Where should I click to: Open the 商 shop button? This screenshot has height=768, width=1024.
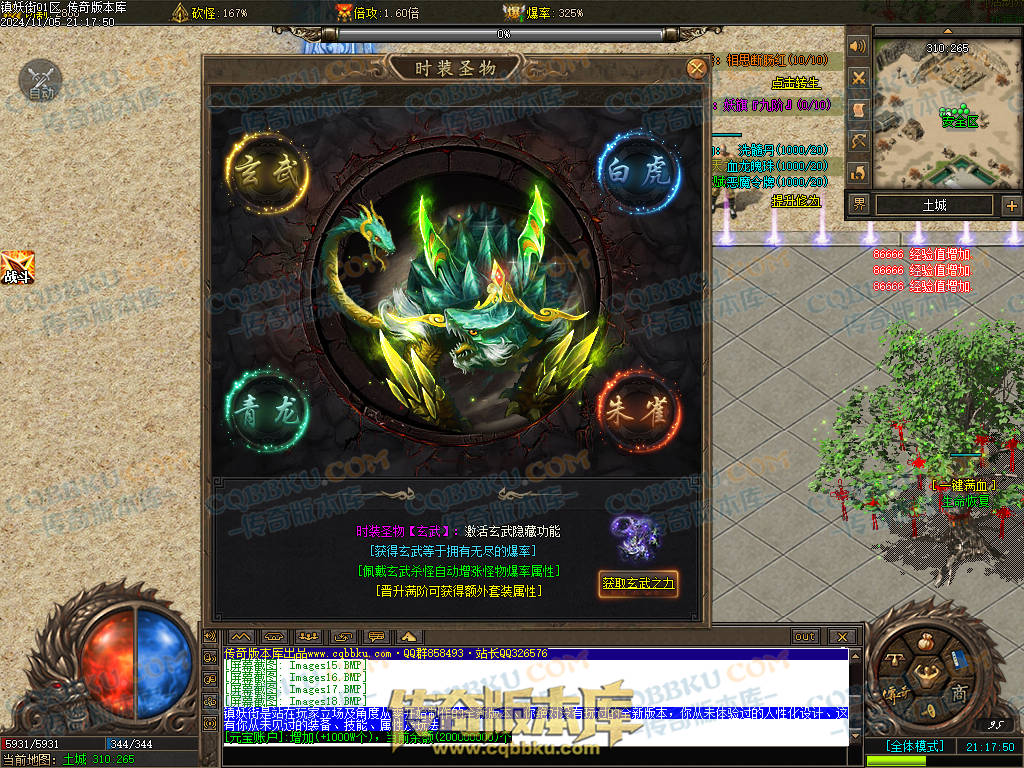click(959, 693)
